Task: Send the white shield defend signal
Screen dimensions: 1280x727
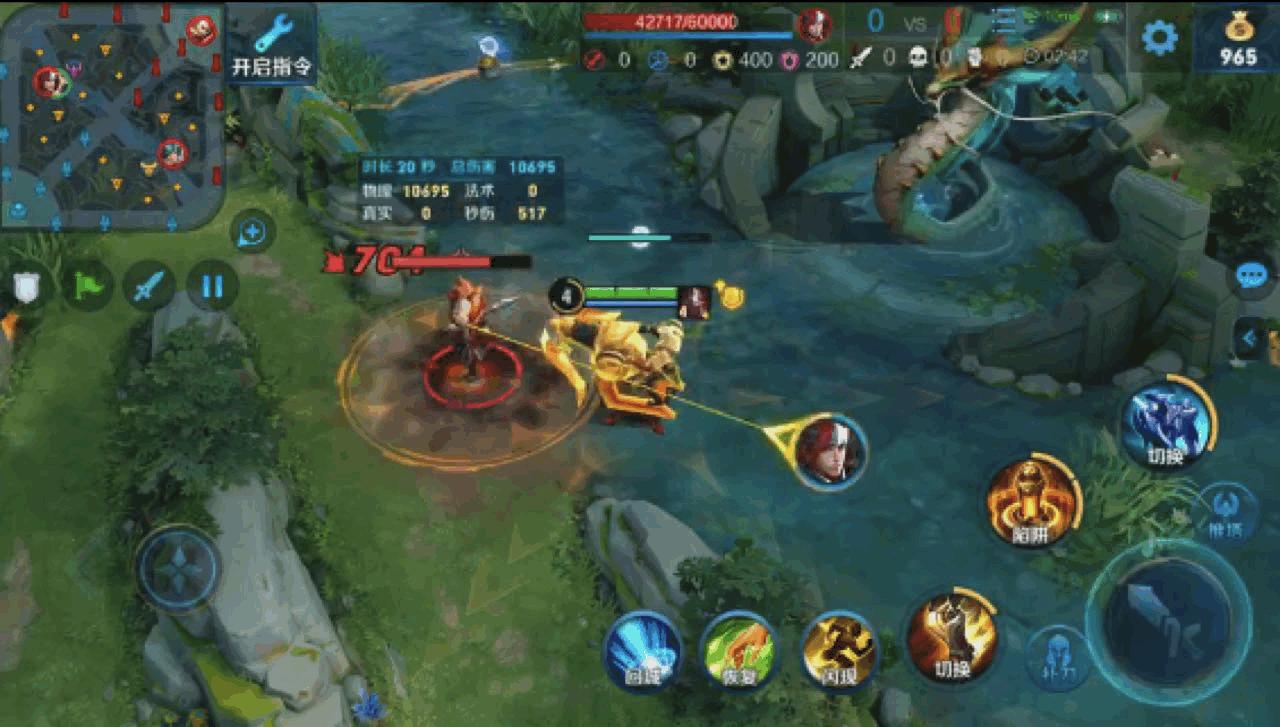Action: [27, 286]
